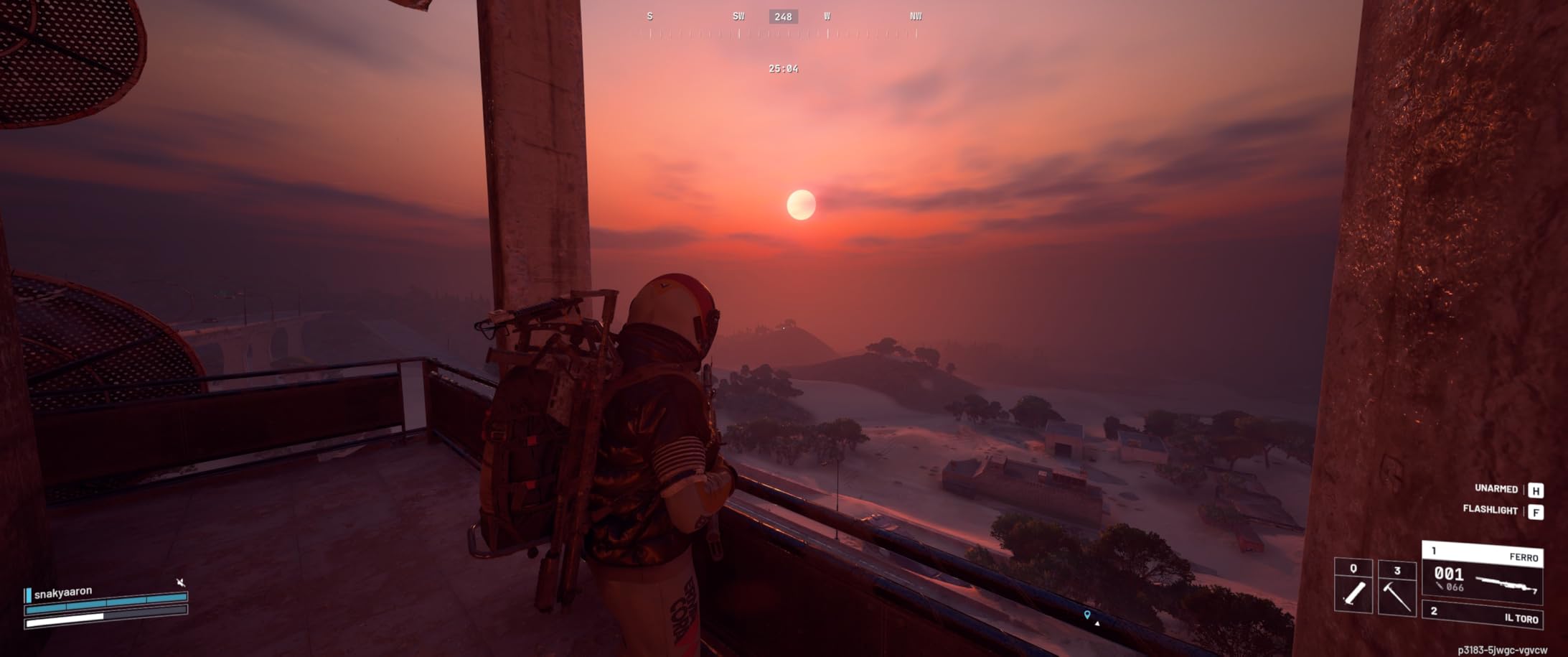Select the Ferro rifle weapon slot

[1482, 572]
